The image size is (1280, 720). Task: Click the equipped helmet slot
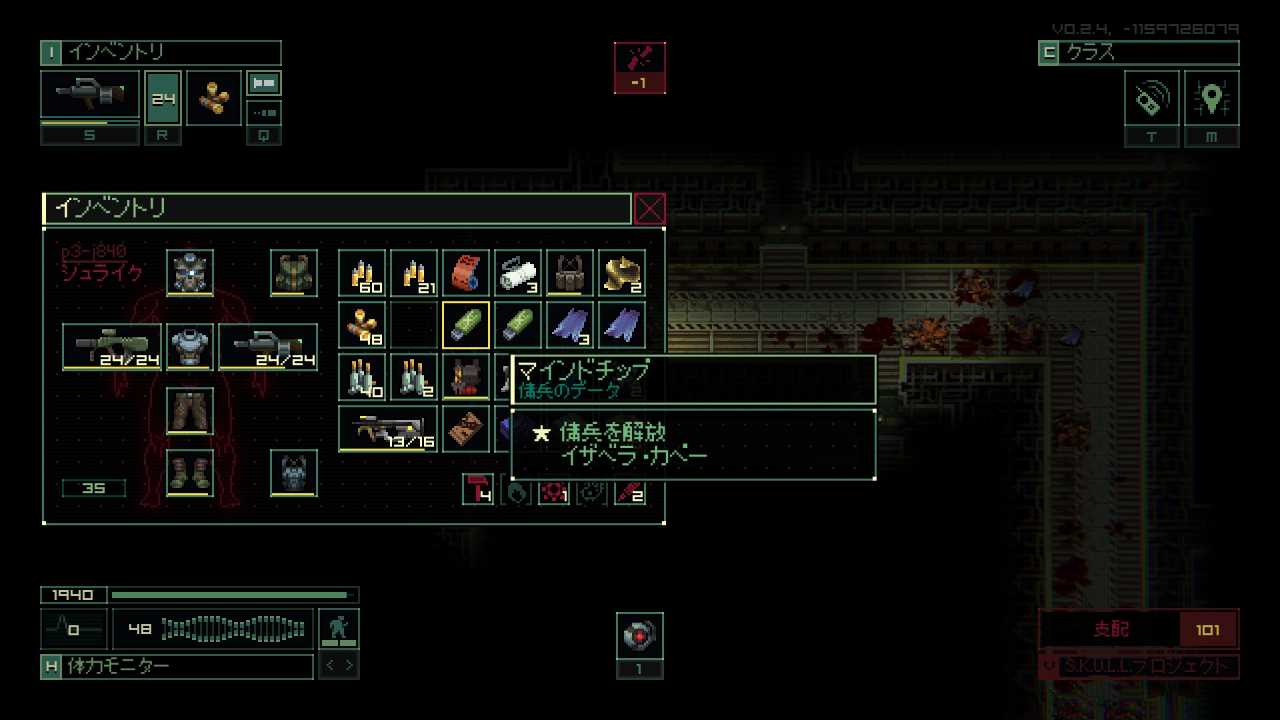point(190,273)
